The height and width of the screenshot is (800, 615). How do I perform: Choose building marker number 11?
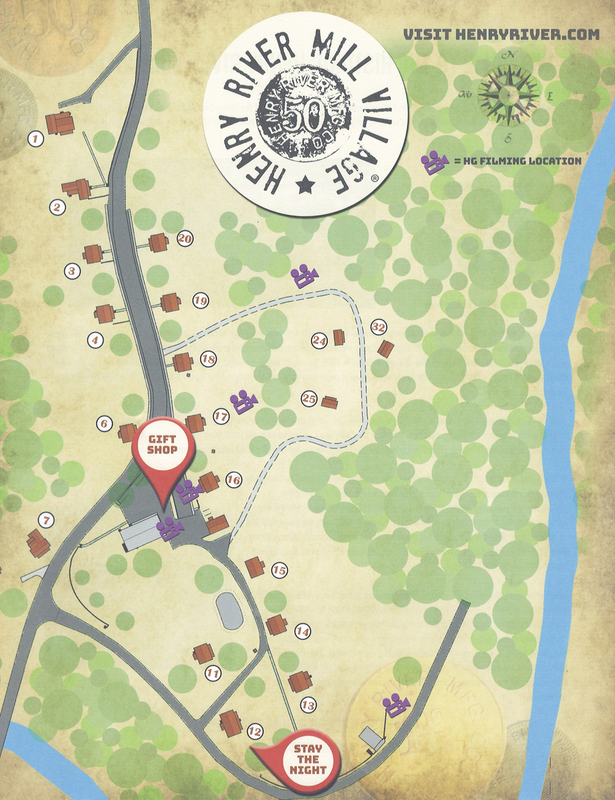pyautogui.click(x=212, y=674)
